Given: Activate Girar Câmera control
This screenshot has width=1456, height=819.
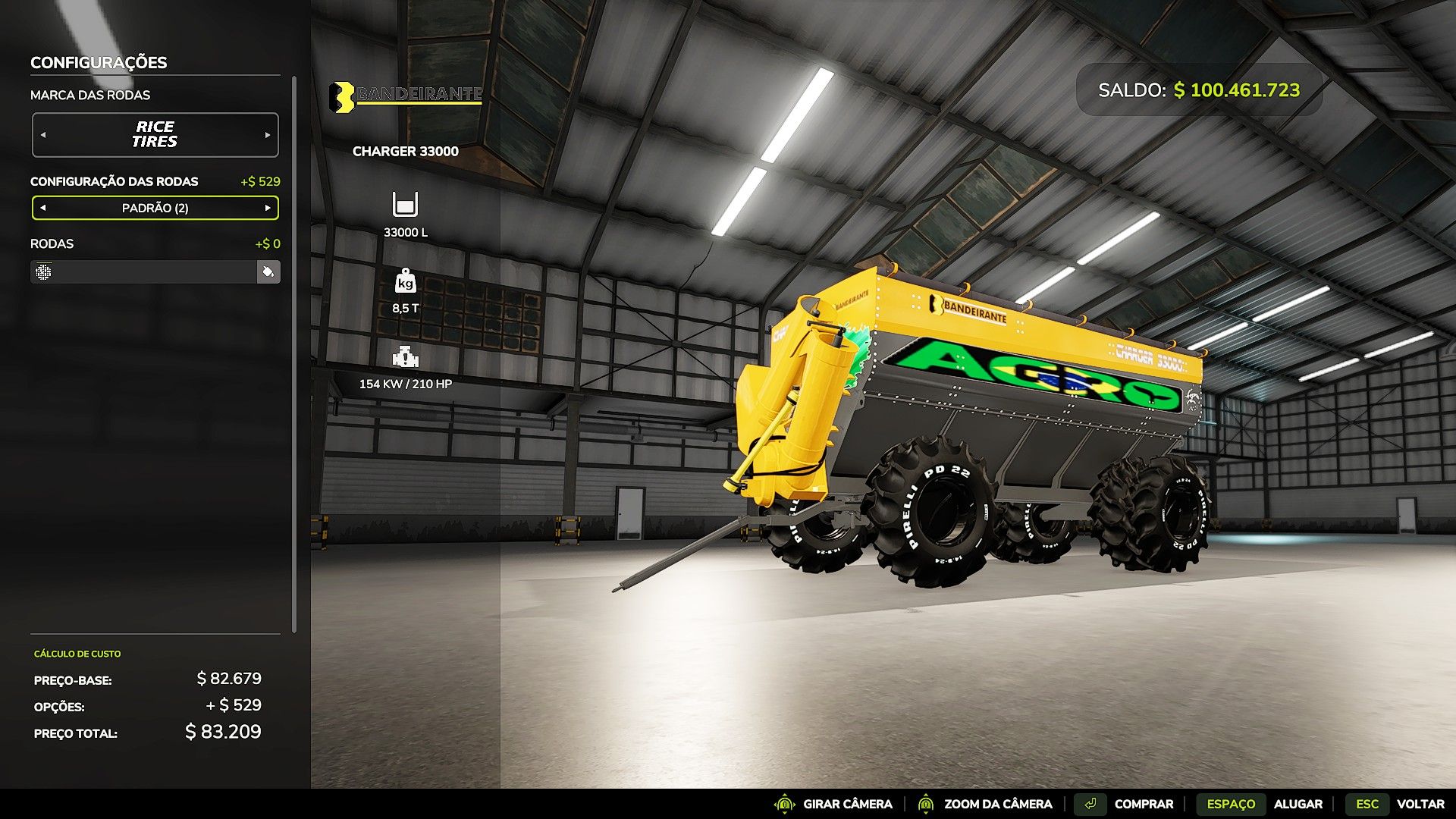Looking at the screenshot, I should (833, 804).
